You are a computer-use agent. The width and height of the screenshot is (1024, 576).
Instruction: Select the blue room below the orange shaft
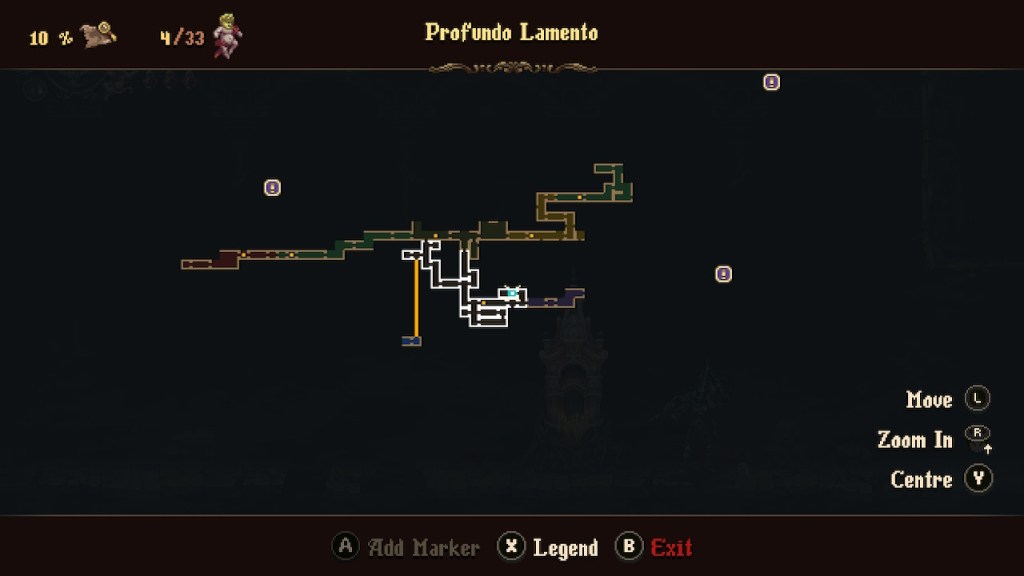click(411, 341)
